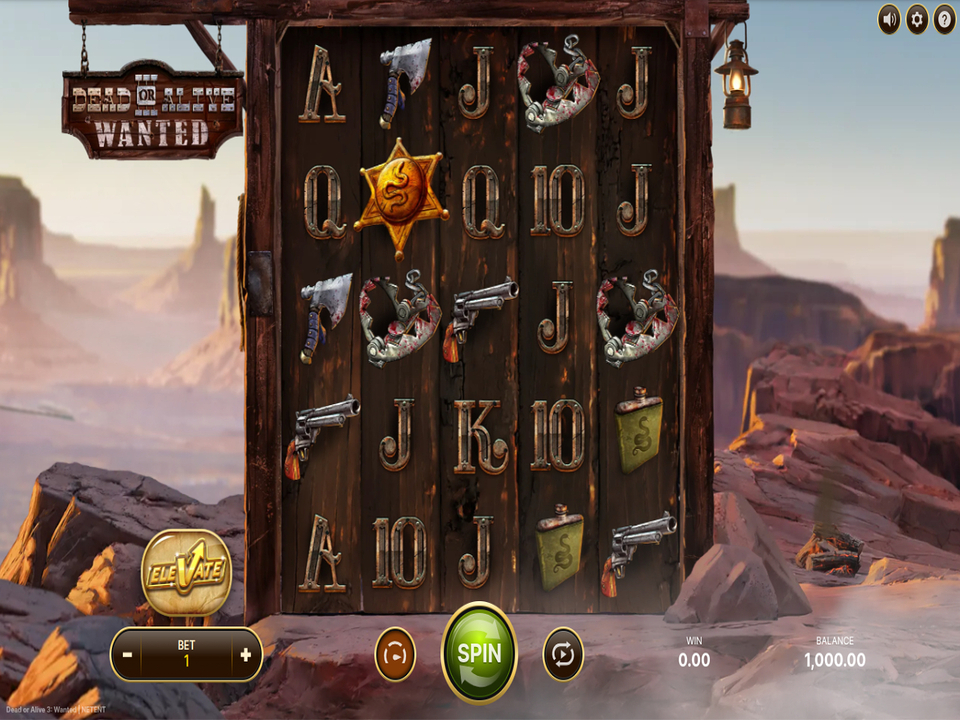Open autoplay with the looping arrows button
Viewport: 960px width, 720px height.
click(x=563, y=655)
